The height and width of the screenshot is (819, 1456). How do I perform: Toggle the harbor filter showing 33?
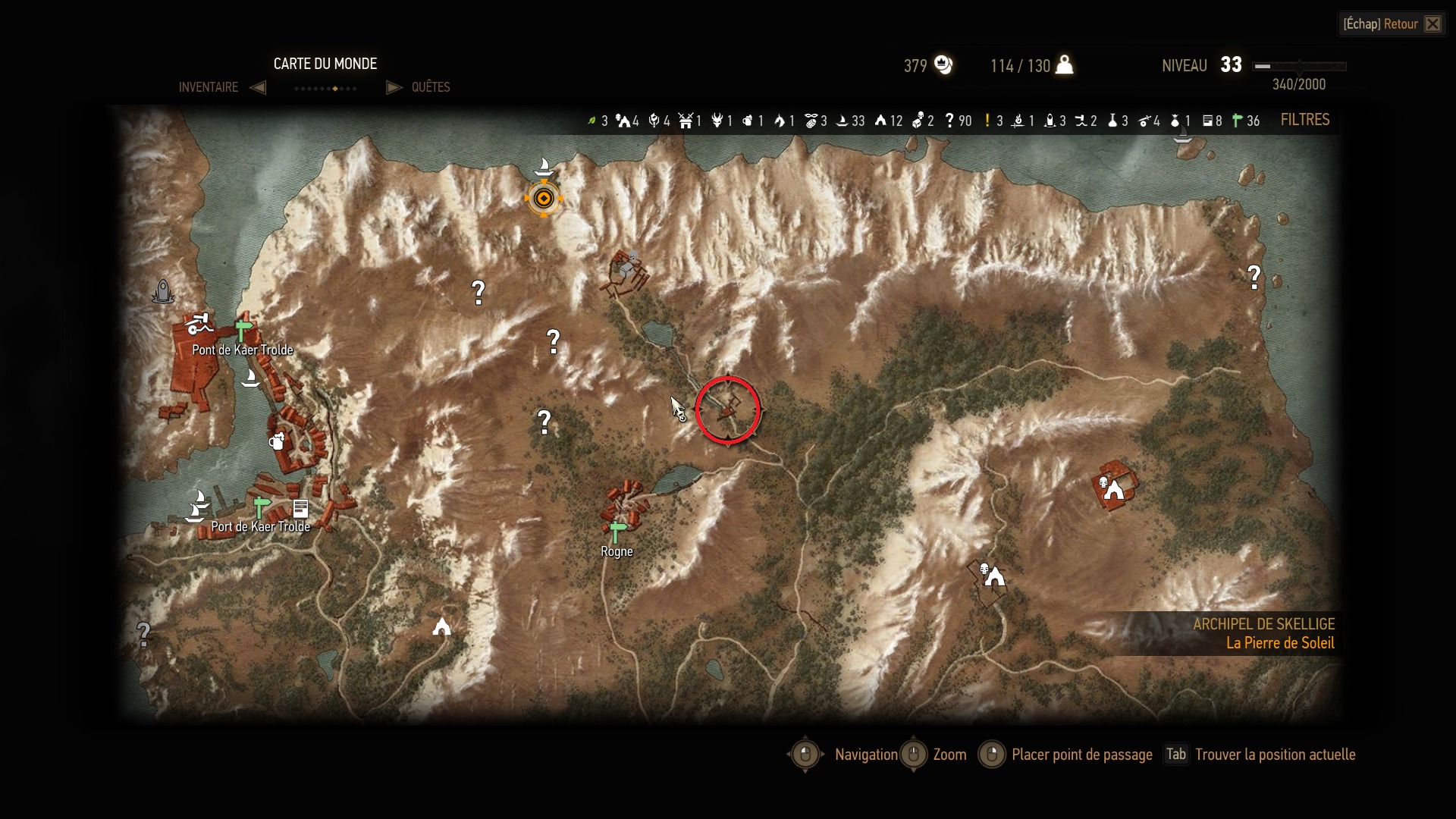(843, 121)
